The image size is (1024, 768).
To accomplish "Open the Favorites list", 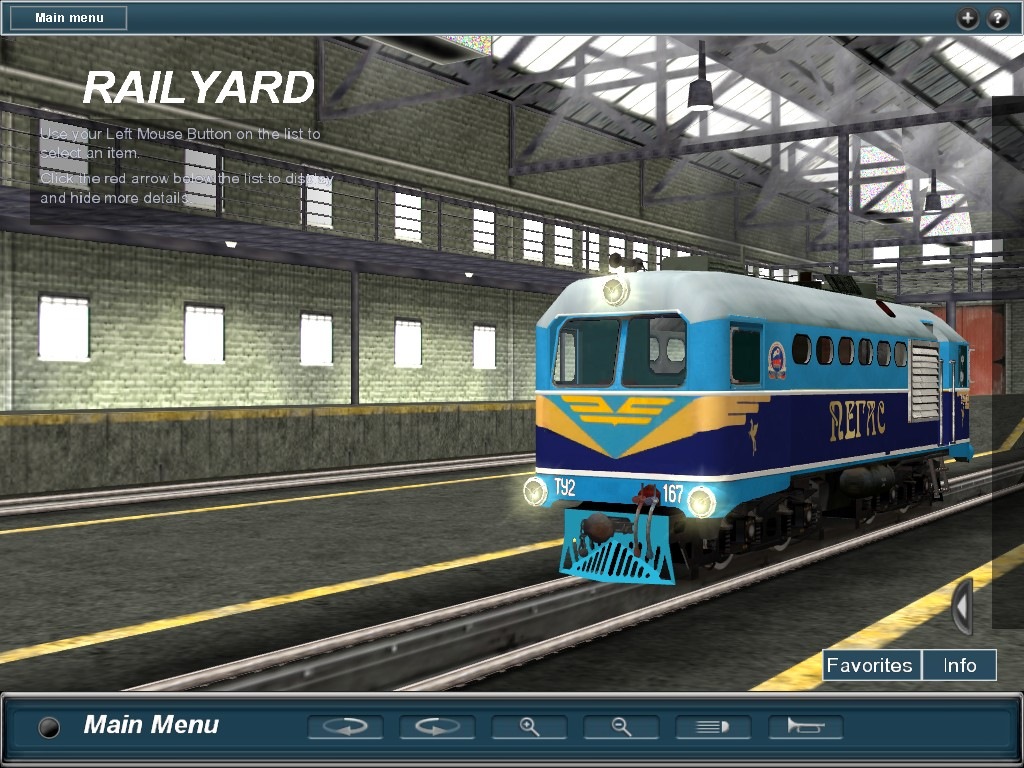I will 870,665.
